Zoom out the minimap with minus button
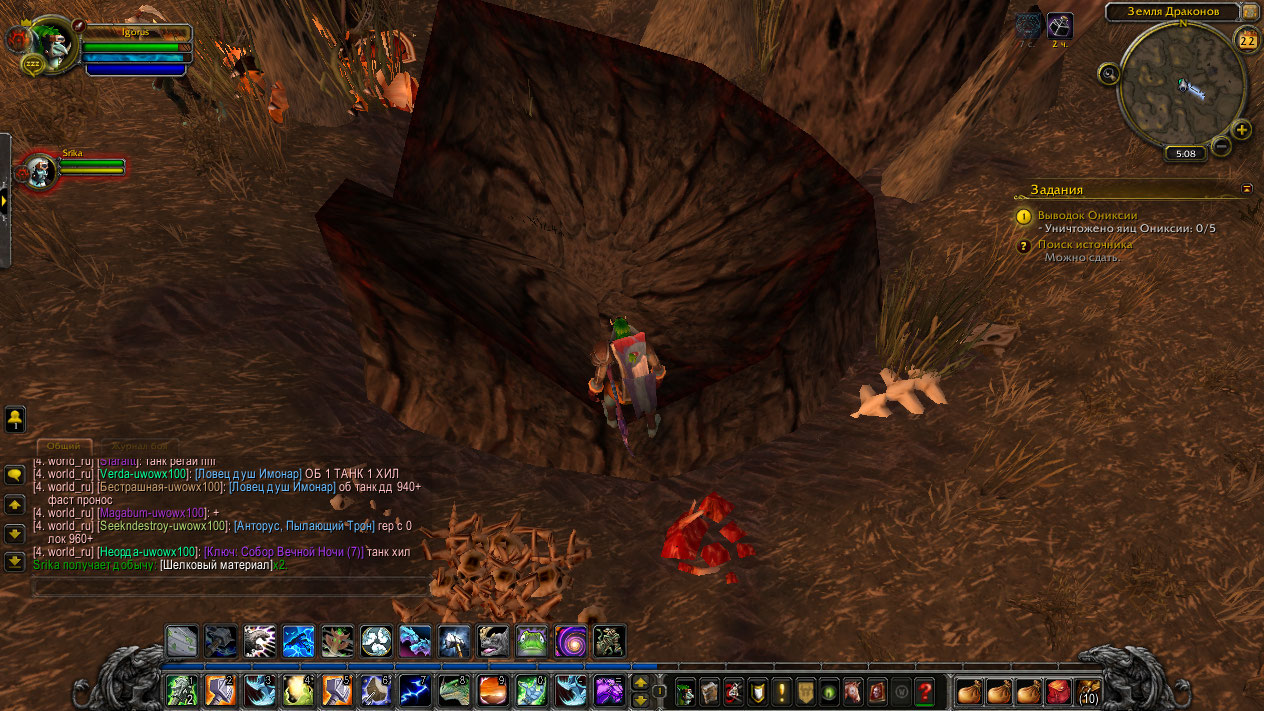The image size is (1264, 711). (1221, 147)
